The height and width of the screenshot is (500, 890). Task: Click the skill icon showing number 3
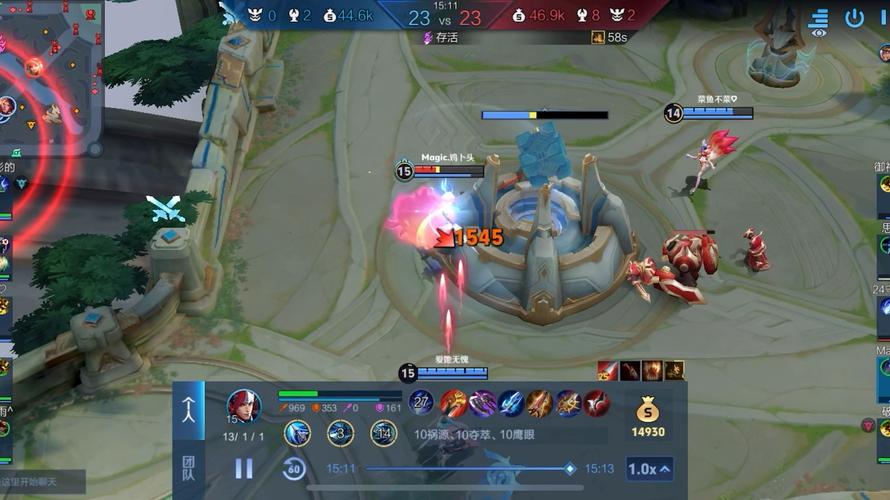340,433
